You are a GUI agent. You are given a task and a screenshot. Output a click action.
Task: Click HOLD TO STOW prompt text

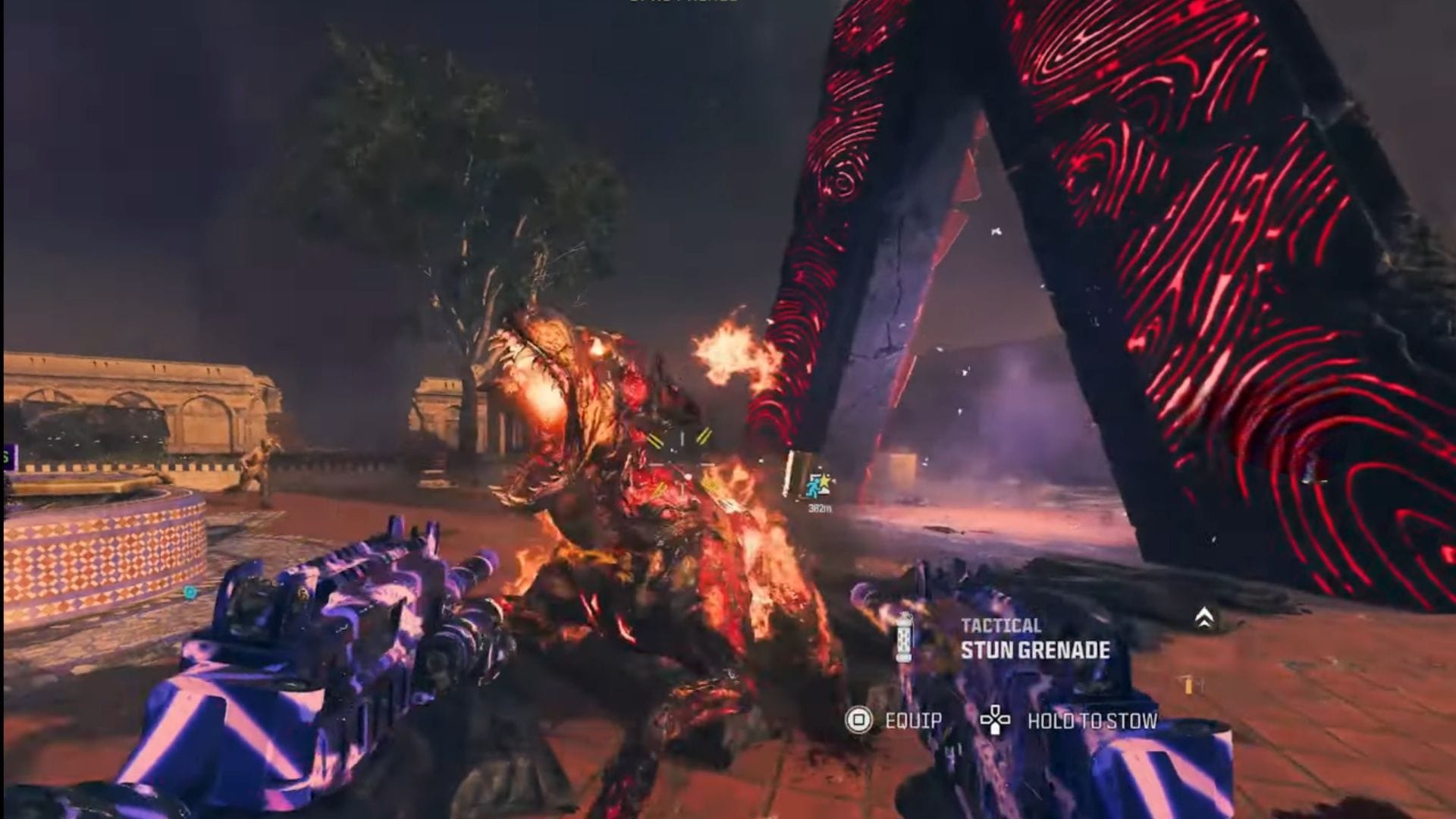(x=1092, y=721)
